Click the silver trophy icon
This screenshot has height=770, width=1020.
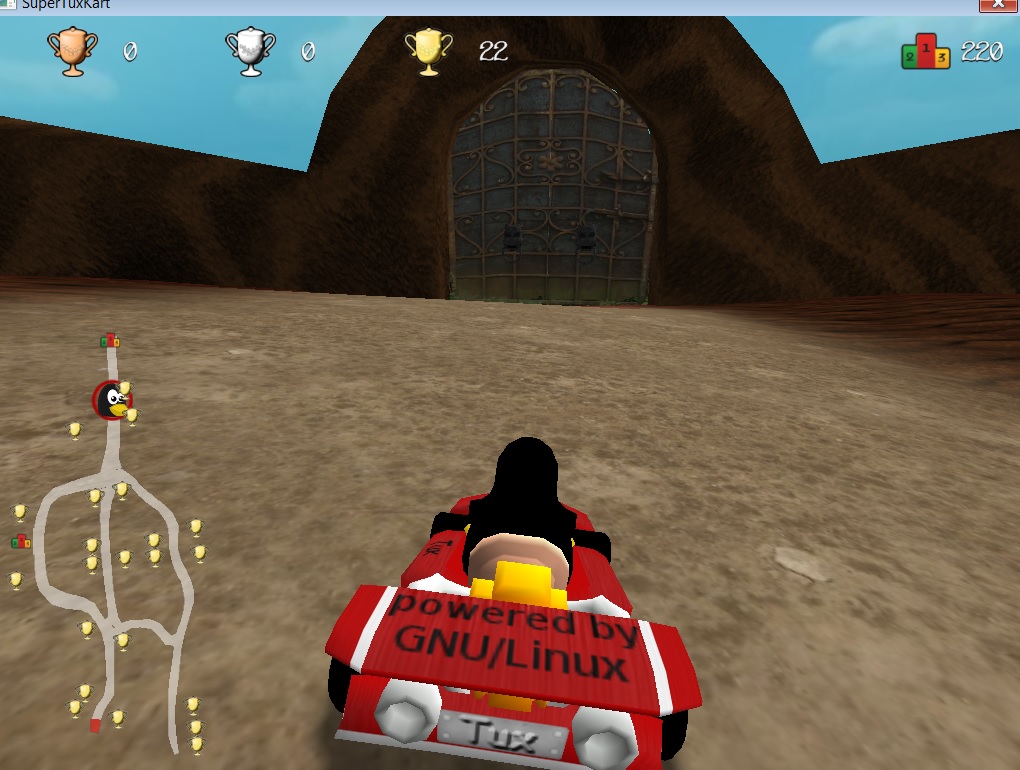tap(250, 51)
